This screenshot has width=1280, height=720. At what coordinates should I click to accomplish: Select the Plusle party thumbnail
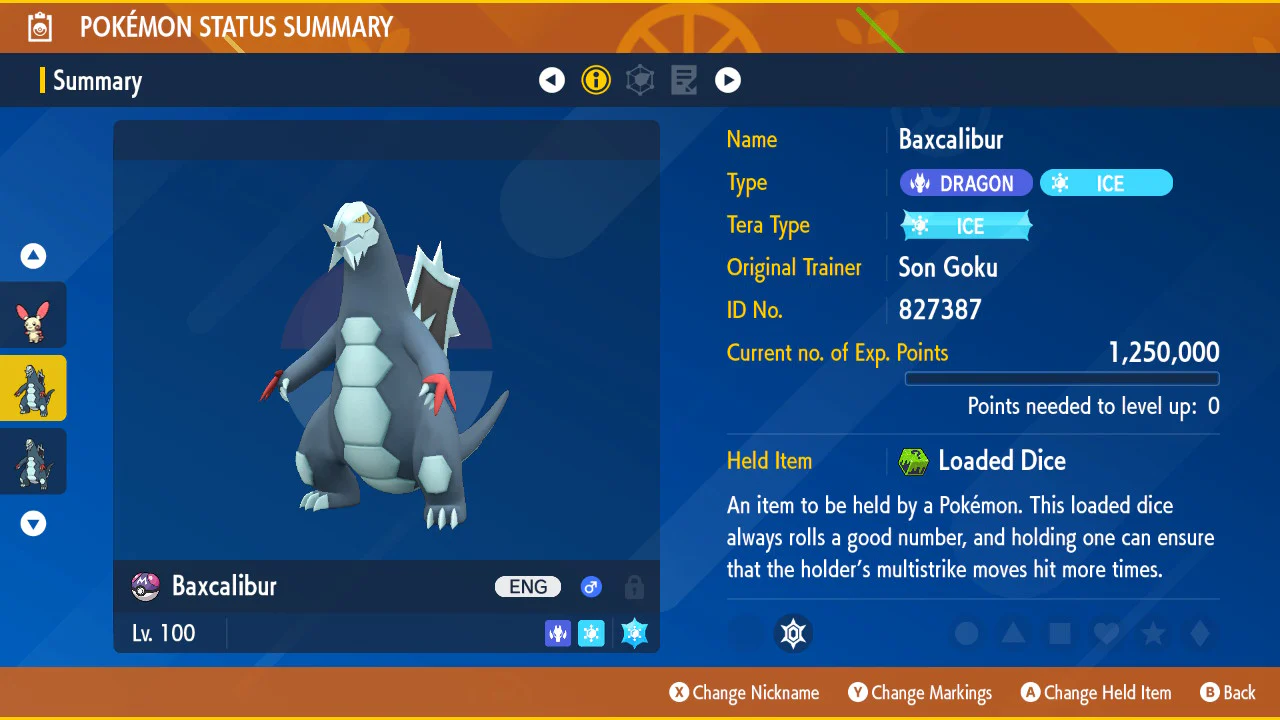[x=34, y=315]
